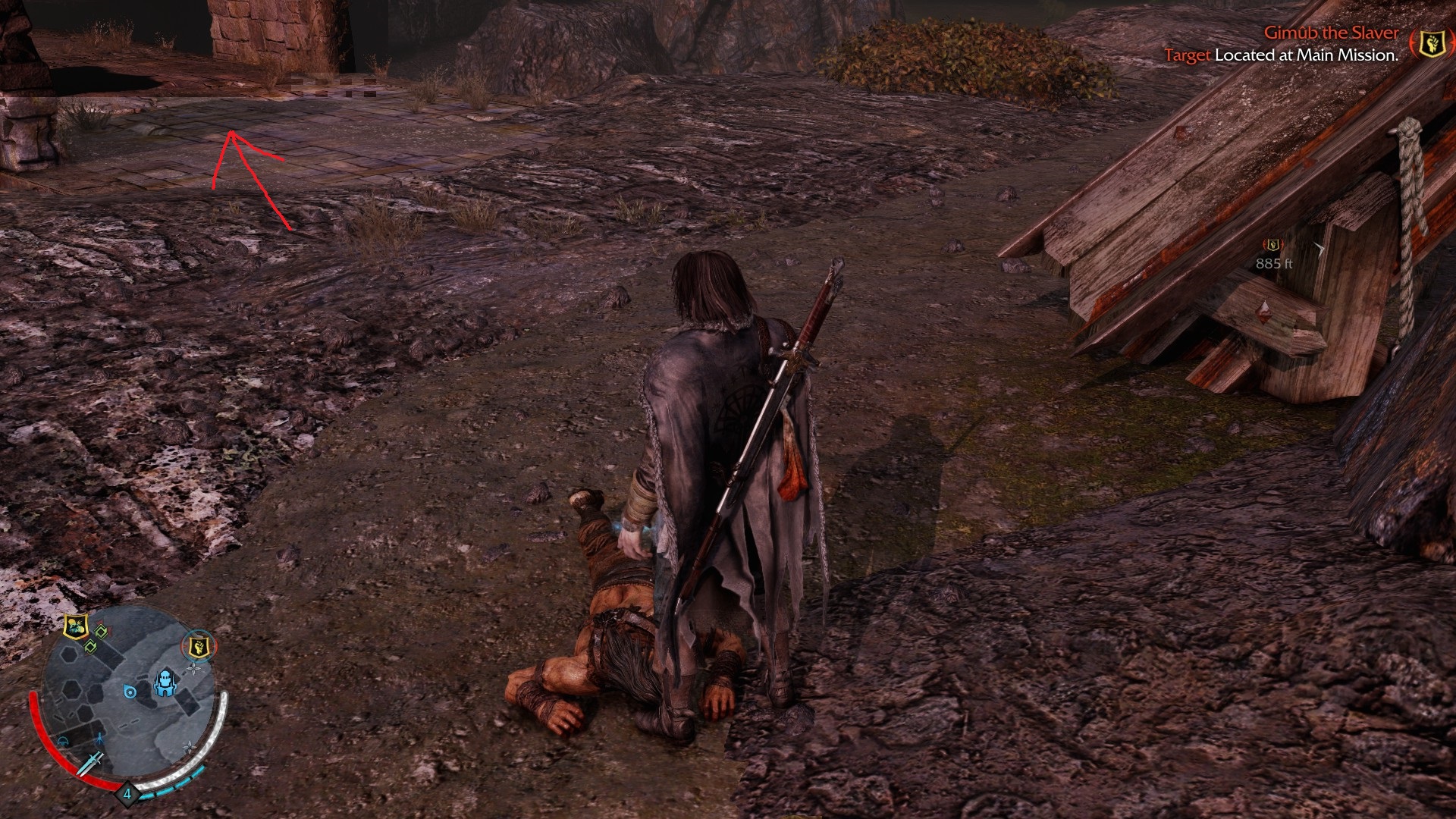Select the blue forge tower marker on minimap
1456x819 pixels.
(x=165, y=683)
